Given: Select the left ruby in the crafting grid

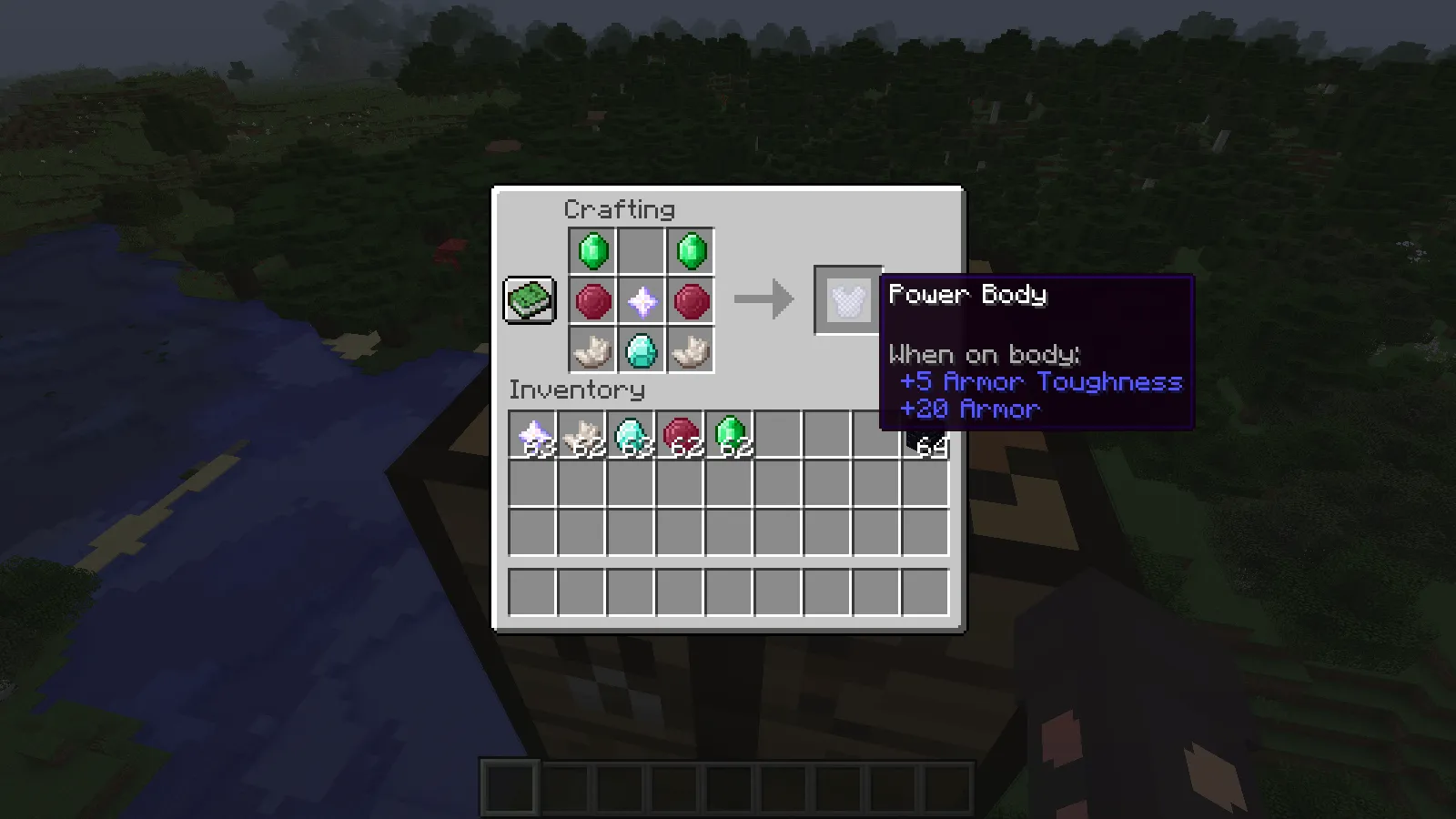Looking at the screenshot, I should (591, 300).
